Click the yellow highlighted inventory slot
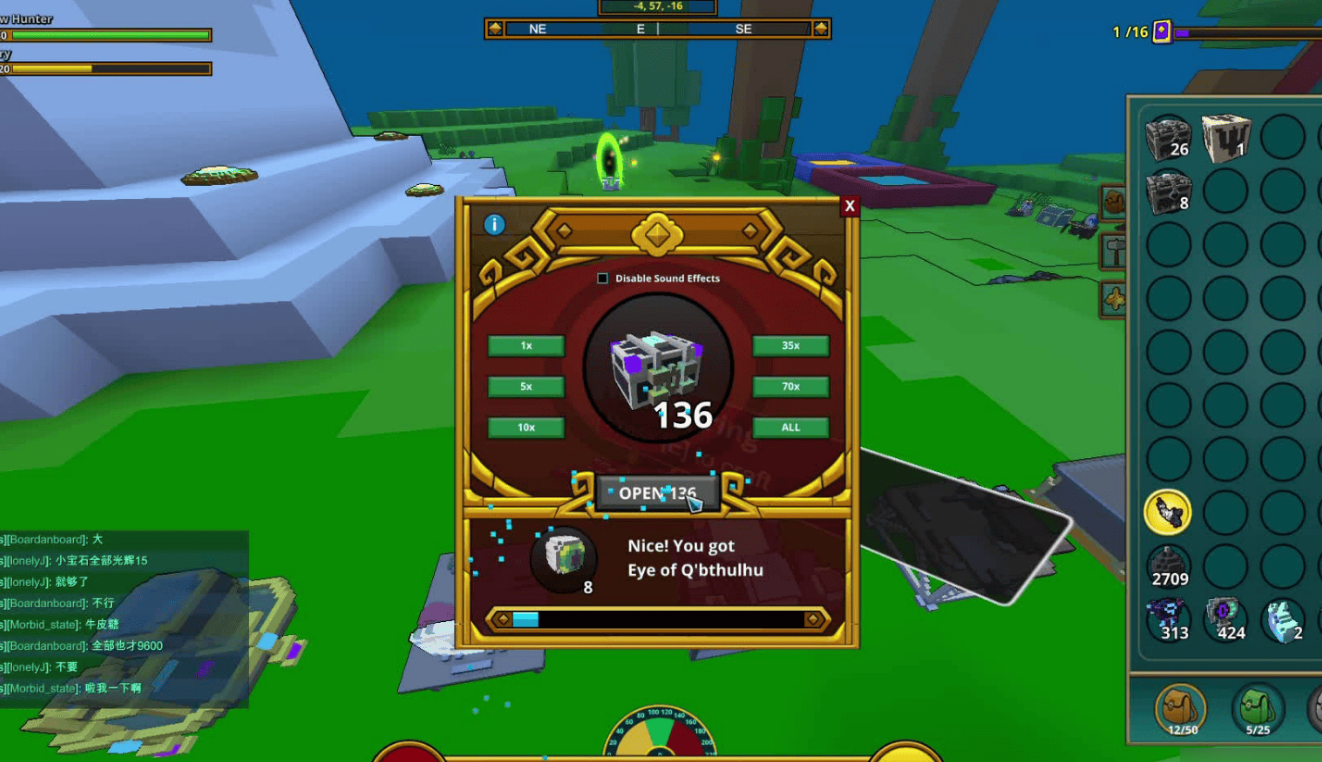The height and width of the screenshot is (762, 1322). tap(1168, 512)
